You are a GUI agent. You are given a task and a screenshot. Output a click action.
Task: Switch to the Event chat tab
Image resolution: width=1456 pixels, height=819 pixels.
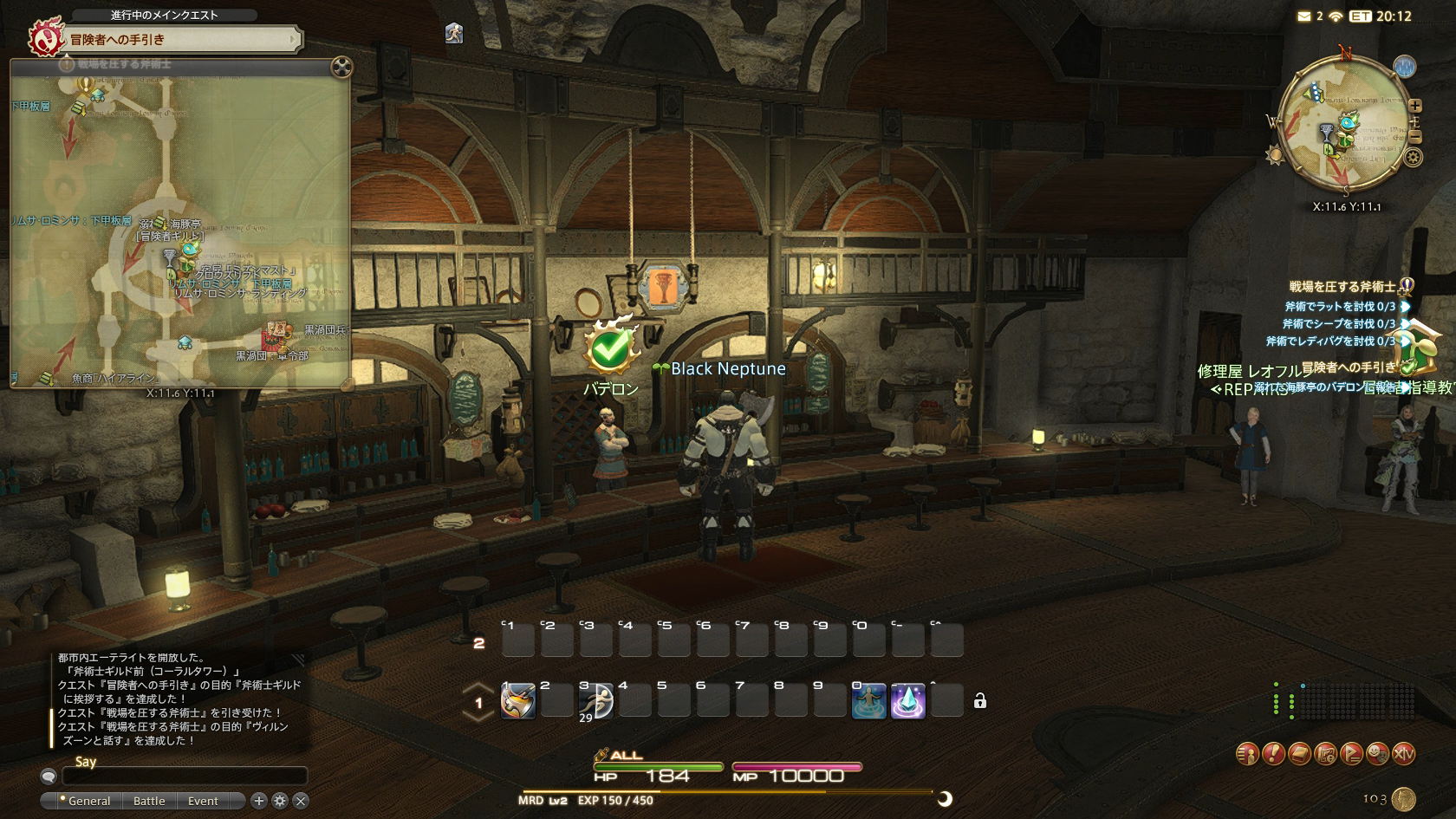pyautogui.click(x=203, y=801)
